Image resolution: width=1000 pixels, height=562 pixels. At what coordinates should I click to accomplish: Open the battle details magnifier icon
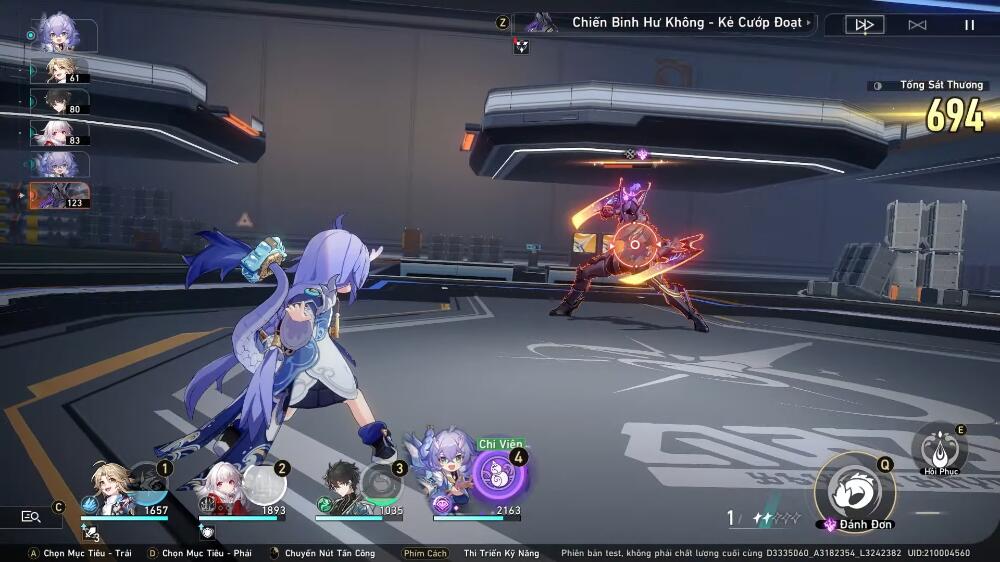tap(31, 516)
